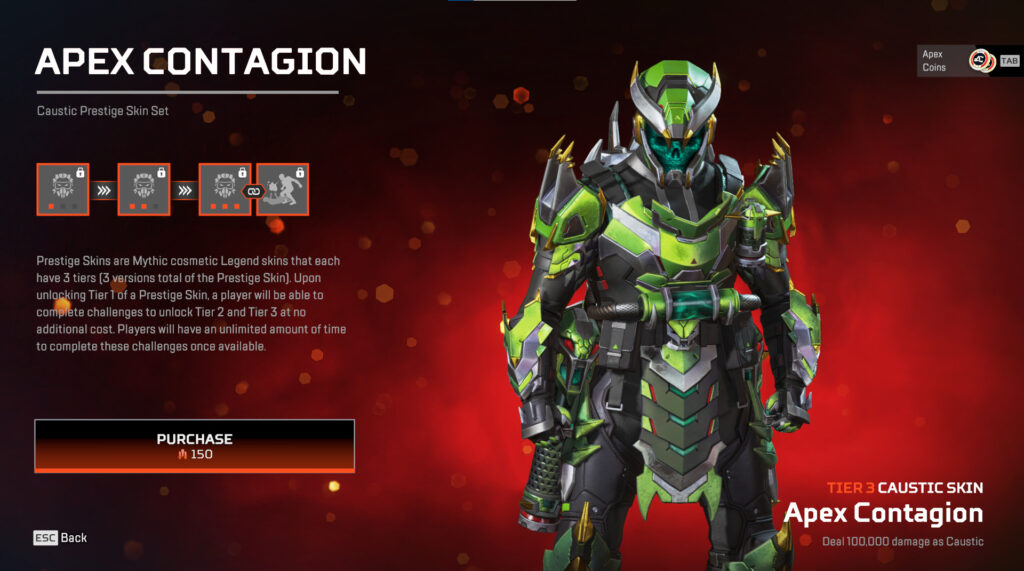Open the Apex Coins currency panel
This screenshot has height=571, width=1024.
pyautogui.click(x=967, y=61)
